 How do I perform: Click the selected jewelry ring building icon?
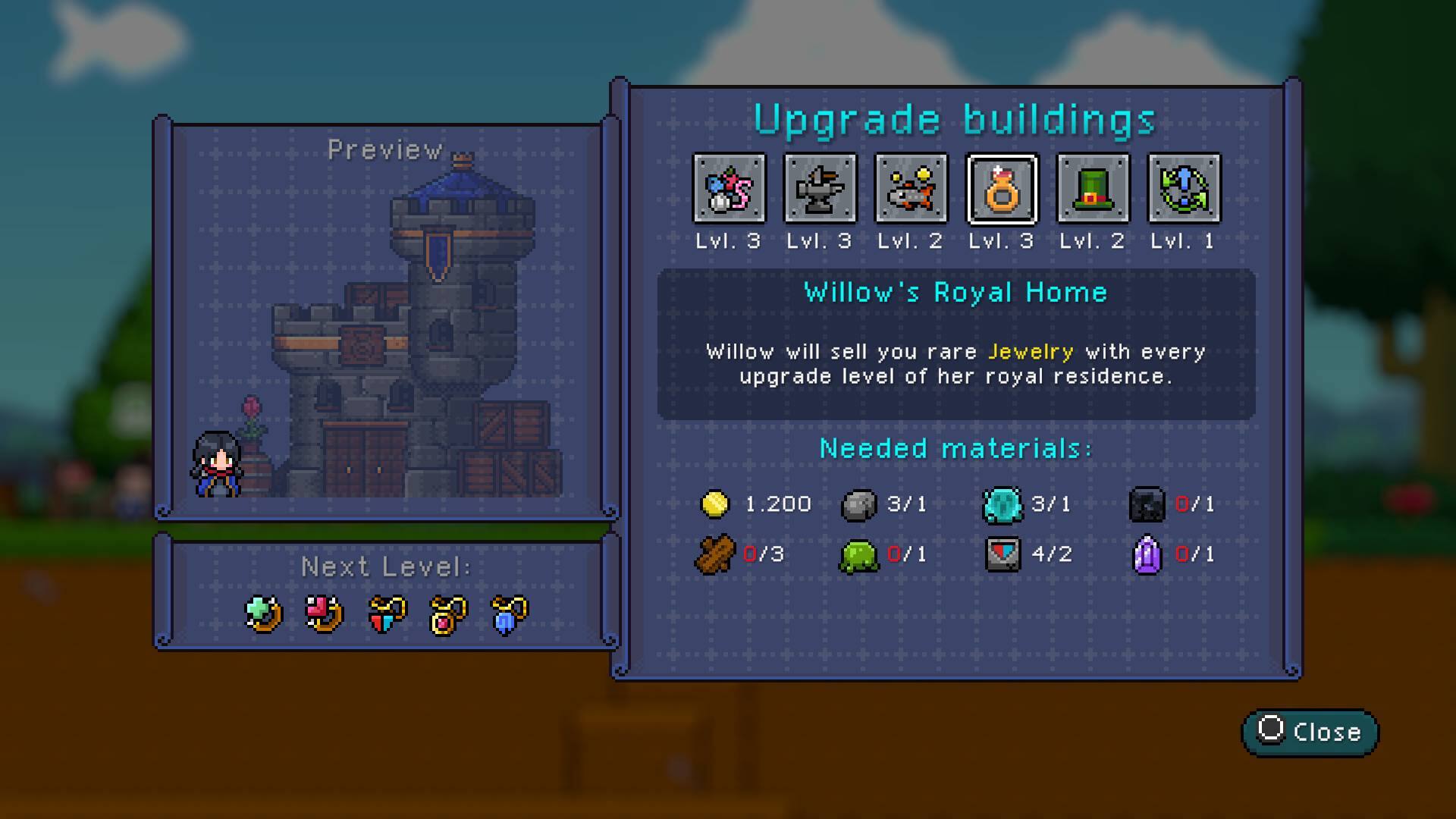(x=1001, y=189)
